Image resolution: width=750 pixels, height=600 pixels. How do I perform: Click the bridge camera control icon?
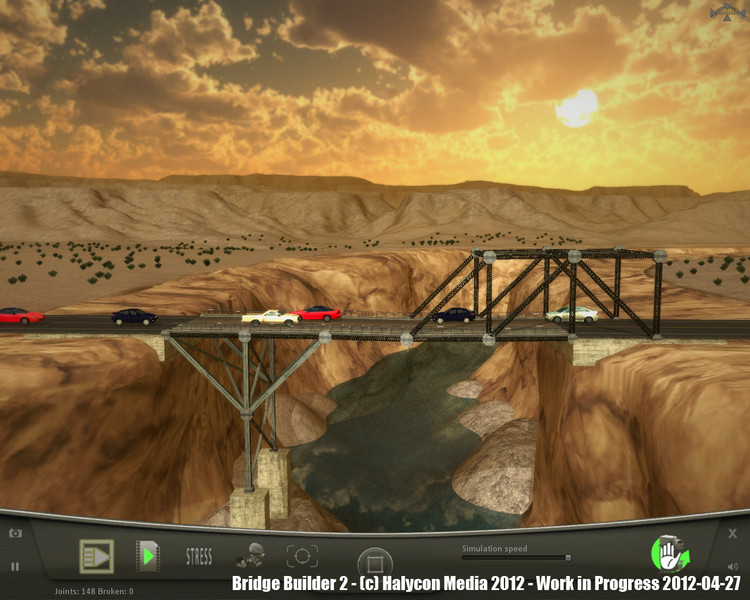tap(730, 12)
